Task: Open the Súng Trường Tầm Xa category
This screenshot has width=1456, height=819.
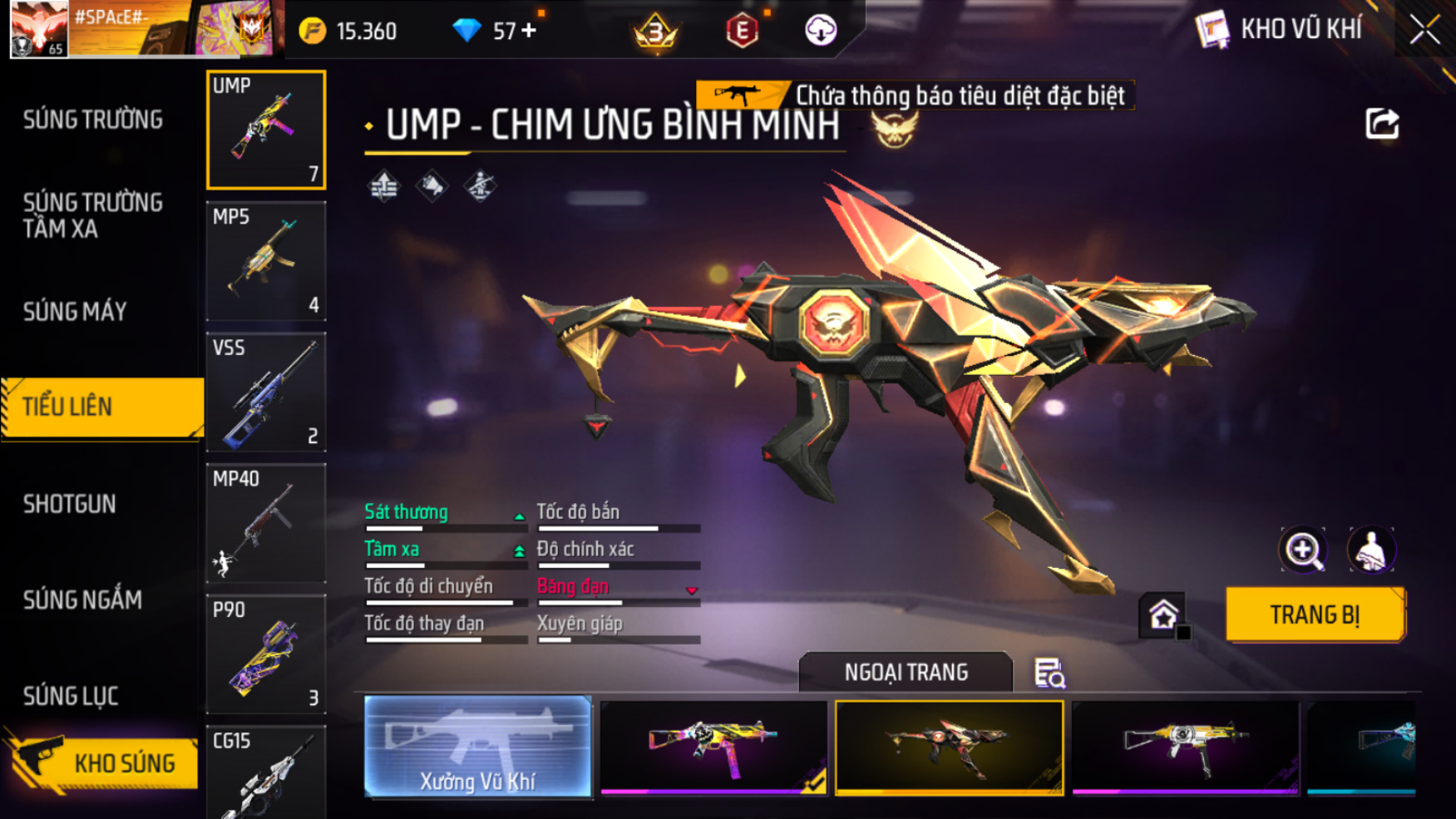Action: (x=93, y=215)
